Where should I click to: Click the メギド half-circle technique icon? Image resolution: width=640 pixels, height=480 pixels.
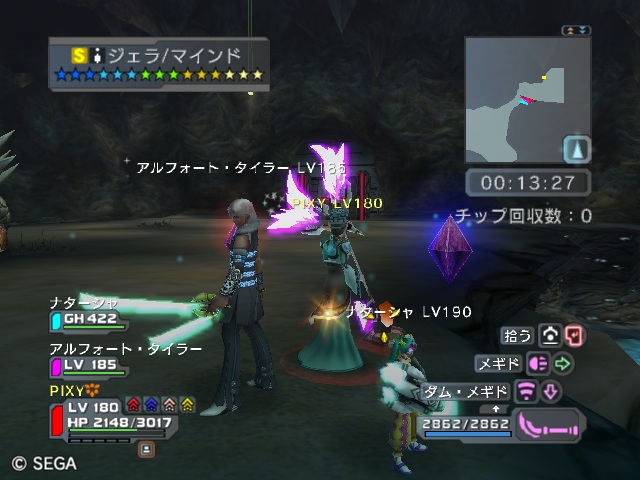point(538,363)
